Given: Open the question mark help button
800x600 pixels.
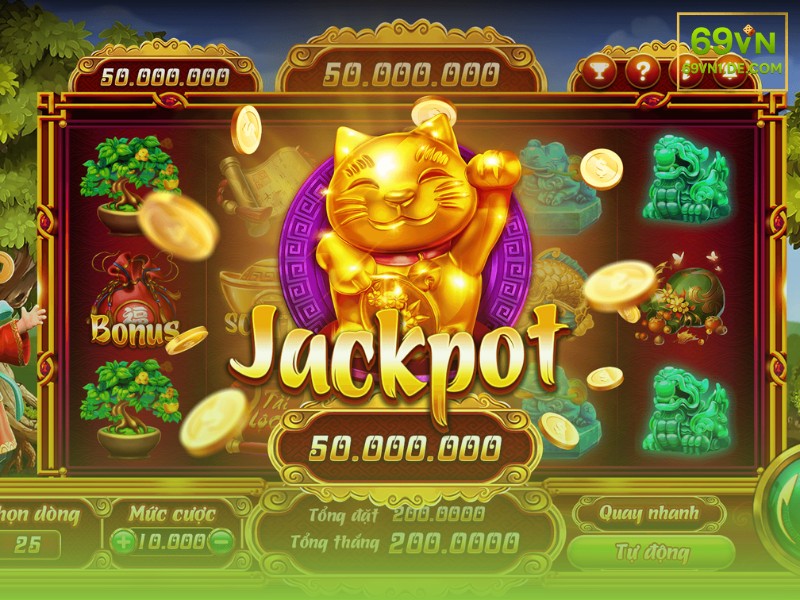Looking at the screenshot, I should pyautogui.click(x=644, y=70).
